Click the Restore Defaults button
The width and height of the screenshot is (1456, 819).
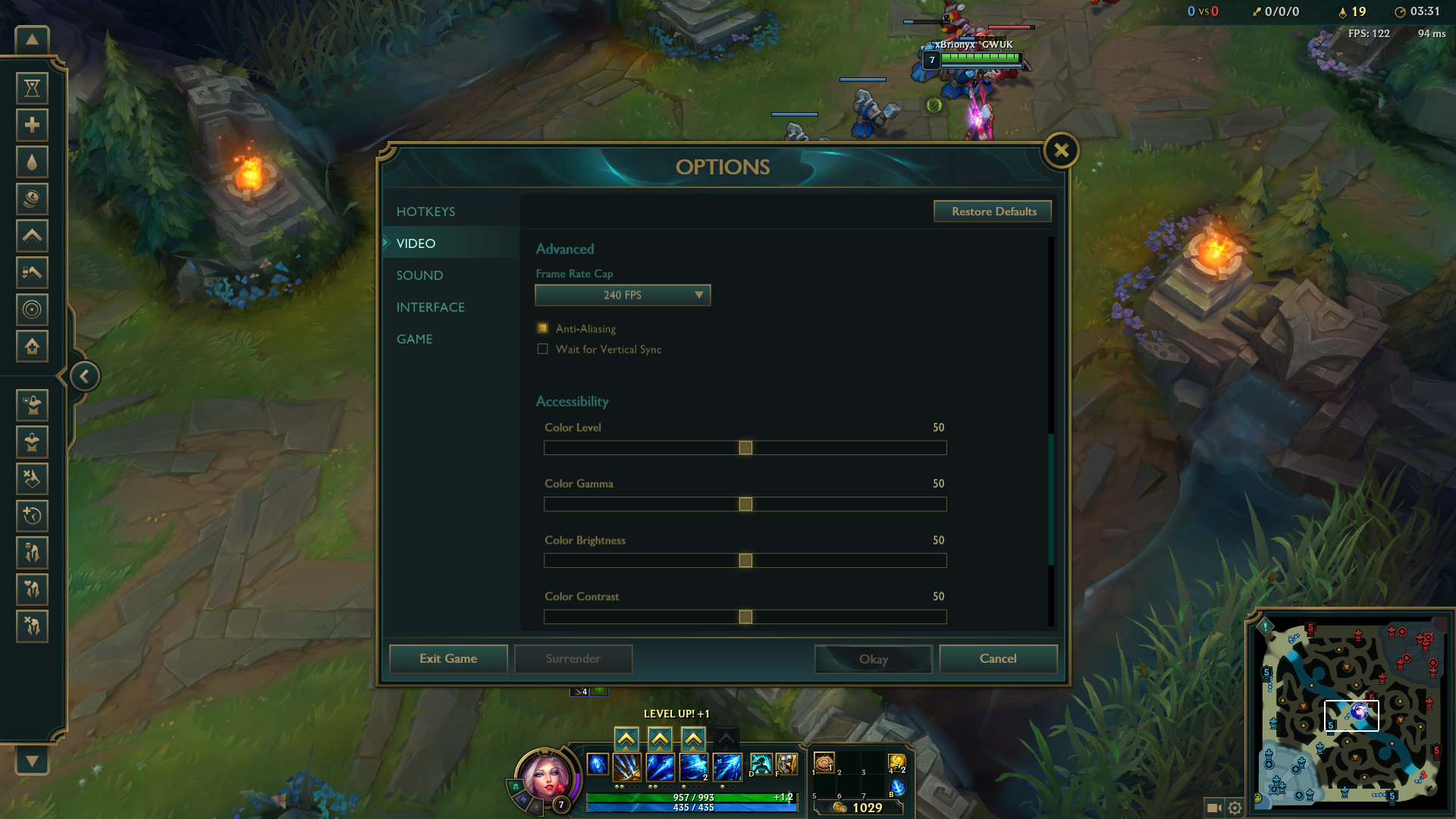point(993,212)
